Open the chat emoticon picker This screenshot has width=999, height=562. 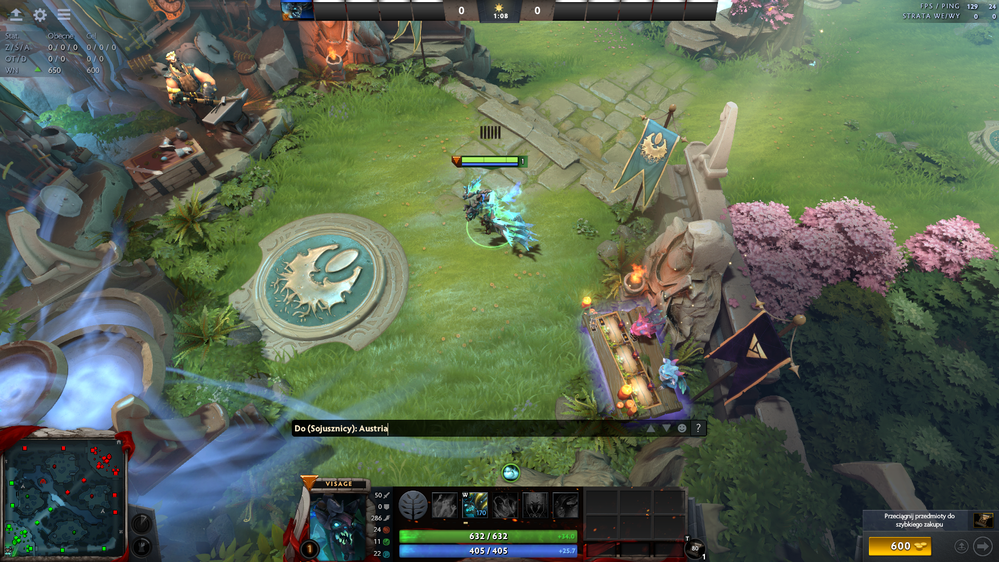click(x=682, y=428)
